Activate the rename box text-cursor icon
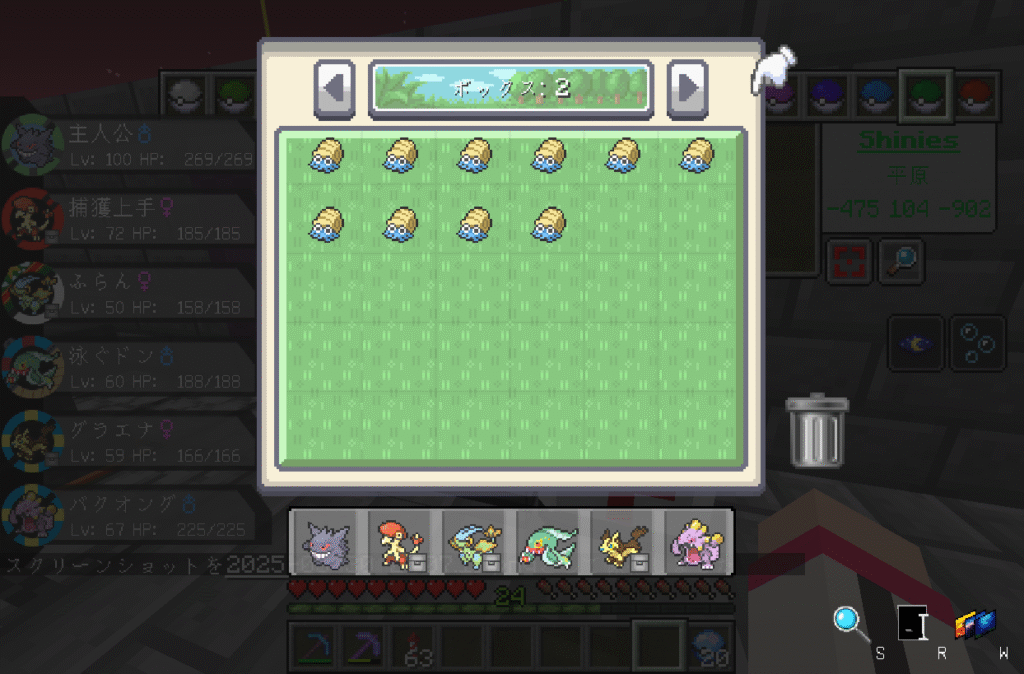 click(x=912, y=623)
